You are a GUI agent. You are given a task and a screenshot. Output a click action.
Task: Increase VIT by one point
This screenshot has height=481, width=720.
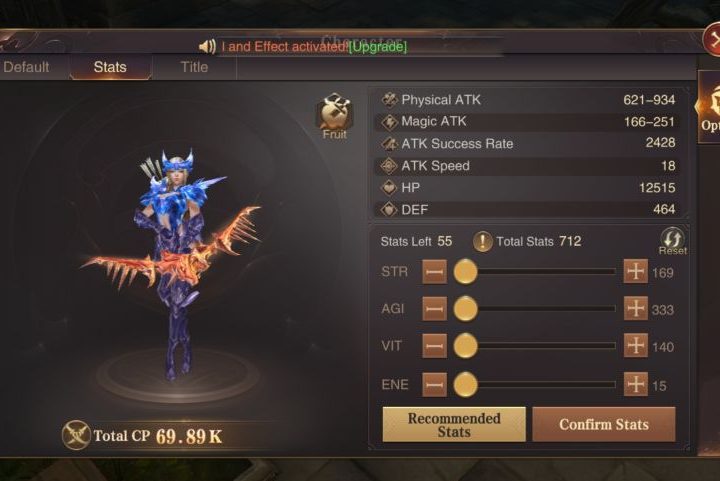(x=636, y=346)
